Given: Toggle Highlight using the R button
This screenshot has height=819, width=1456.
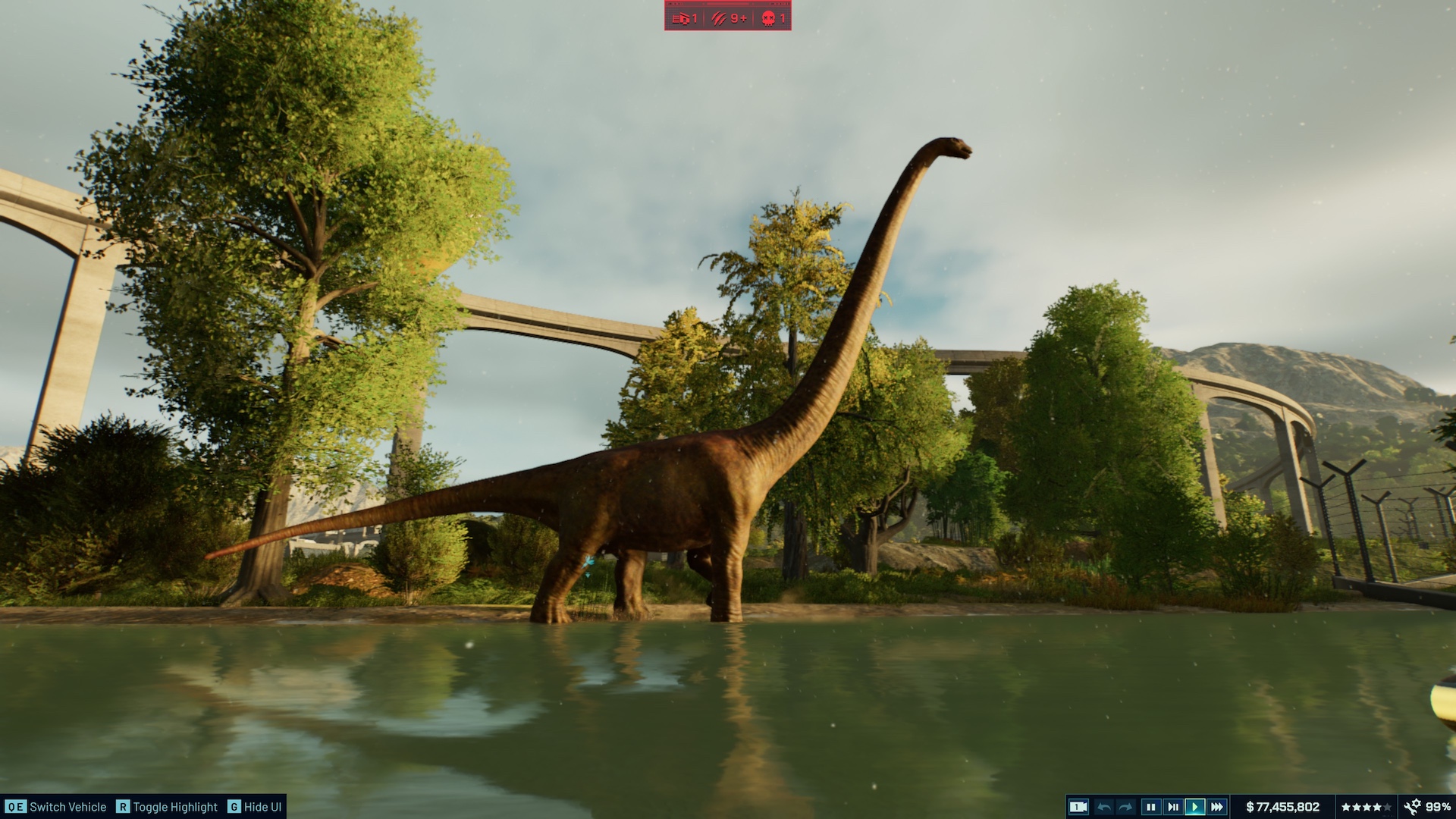Looking at the screenshot, I should [x=121, y=807].
